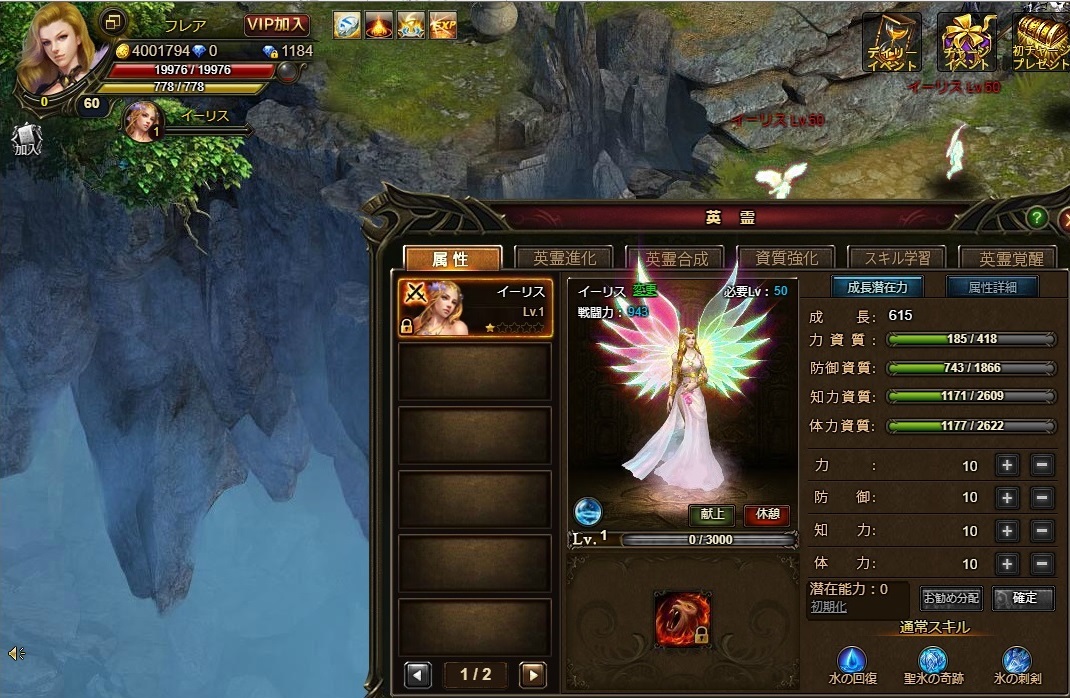Image resolution: width=1070 pixels, height=698 pixels.
Task: Select the 資質強化 tab
Action: [x=787, y=258]
